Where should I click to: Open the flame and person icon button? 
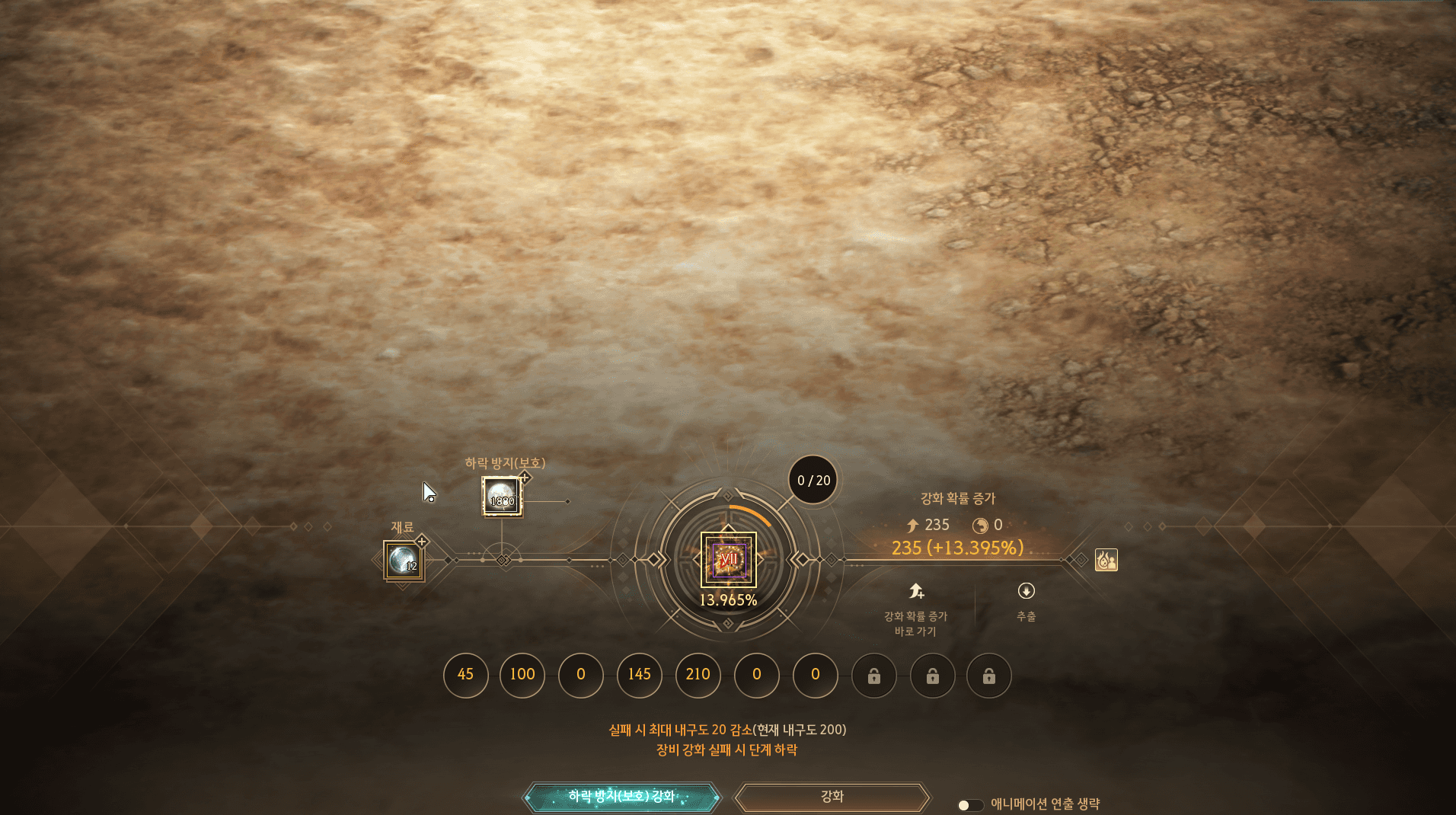(x=1106, y=560)
